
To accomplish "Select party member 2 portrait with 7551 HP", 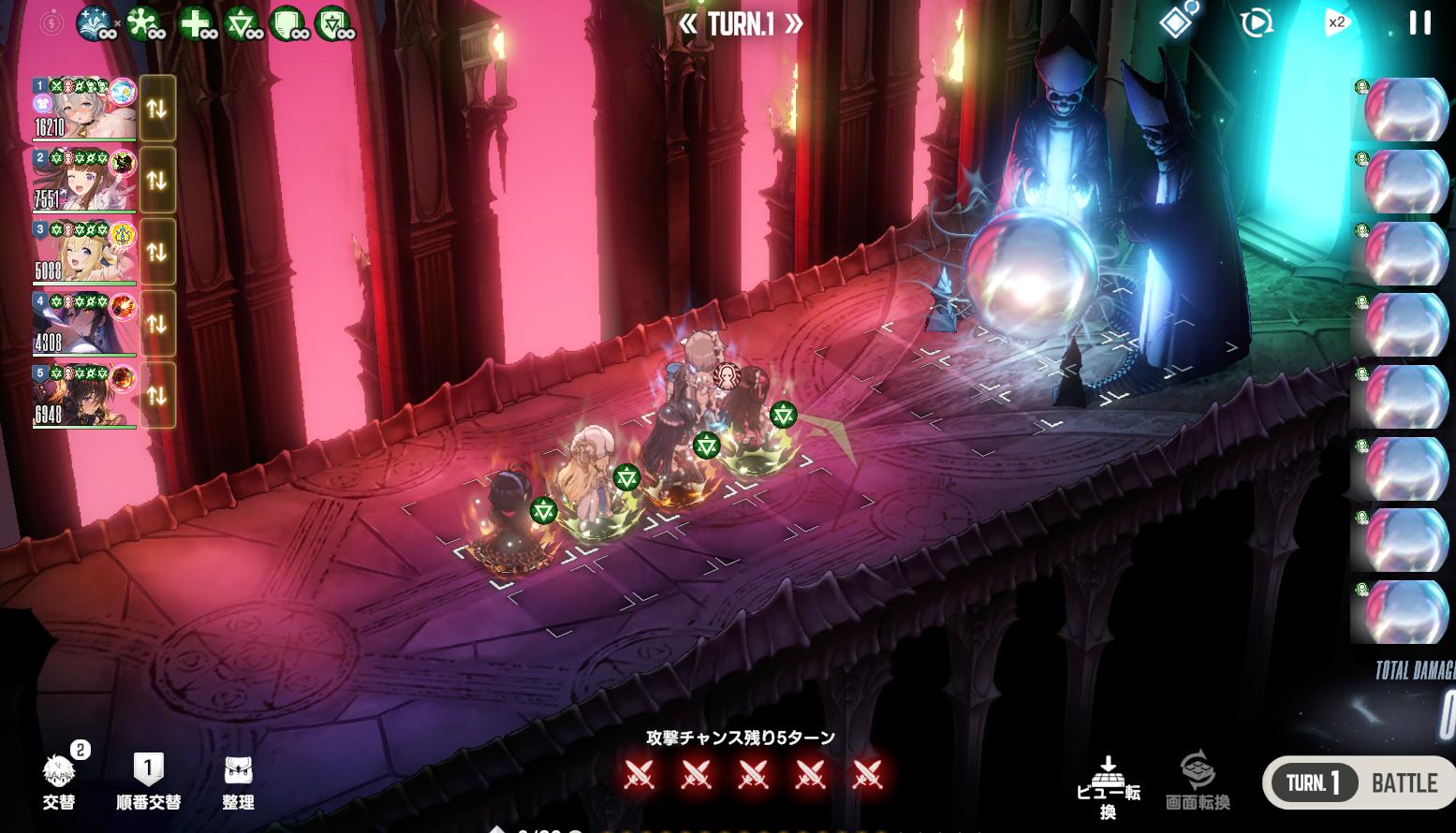I will [84, 181].
